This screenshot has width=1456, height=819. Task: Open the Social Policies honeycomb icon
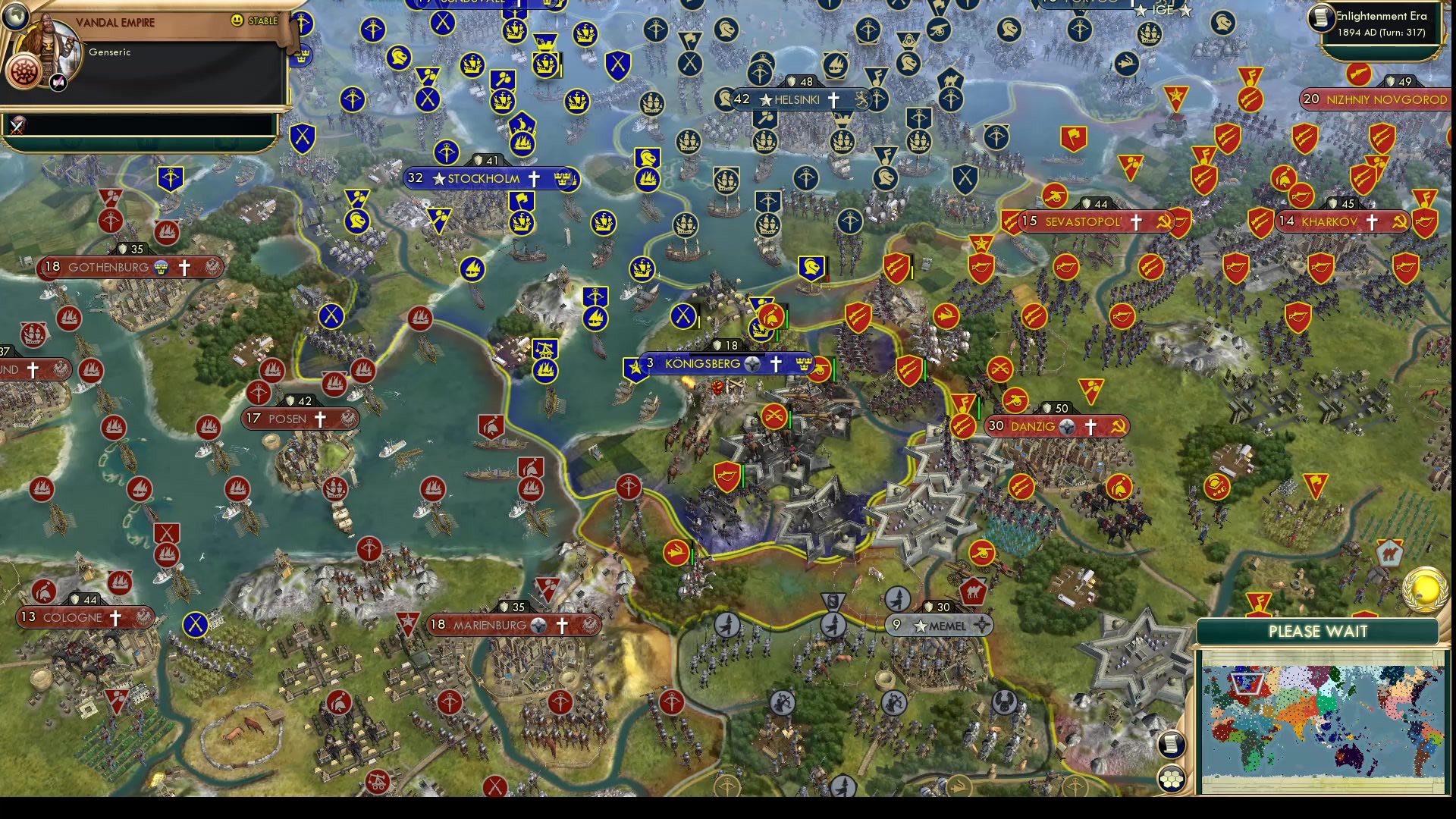tap(1172, 777)
